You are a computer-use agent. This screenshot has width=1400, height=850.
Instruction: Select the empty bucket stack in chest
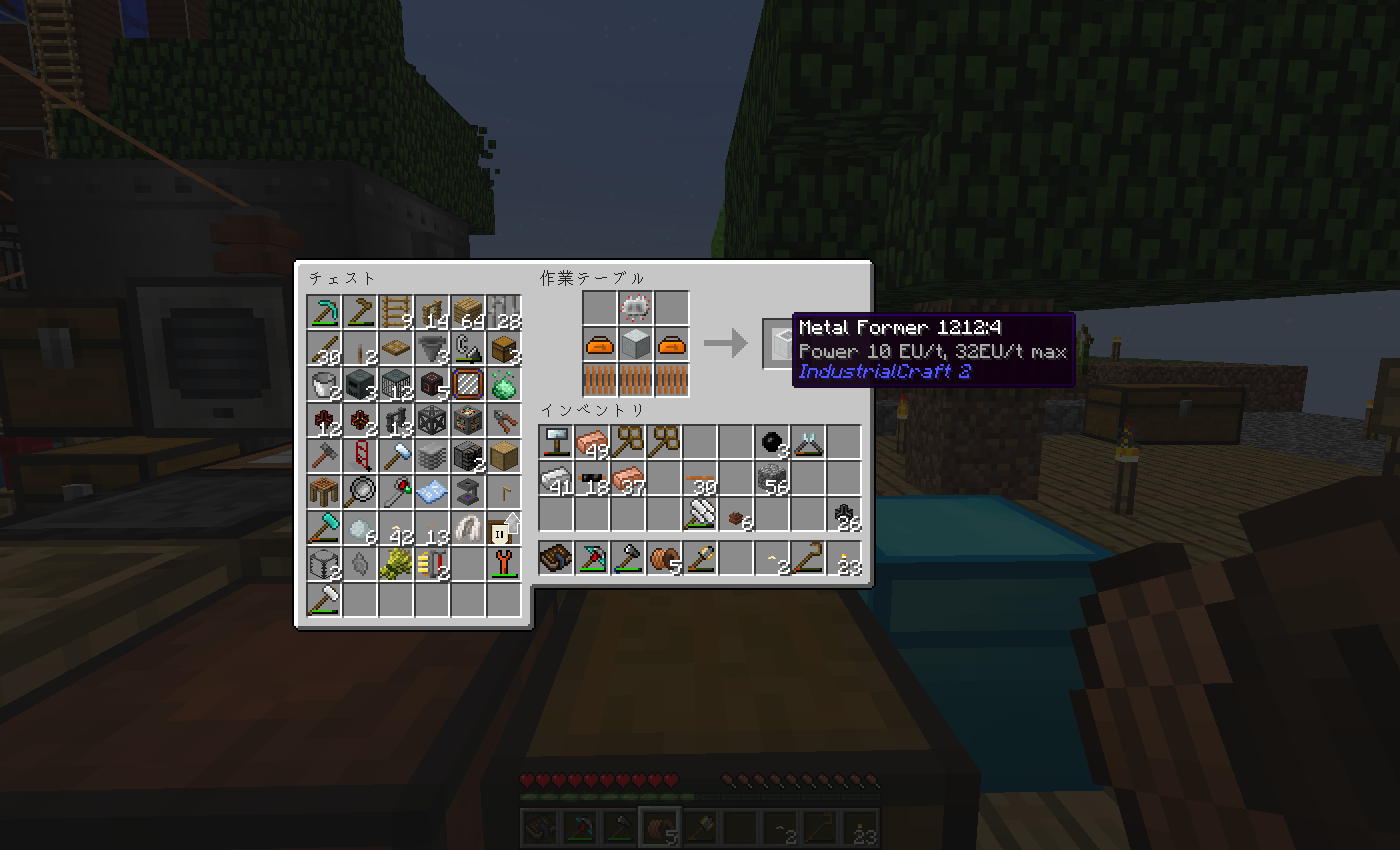coord(325,384)
